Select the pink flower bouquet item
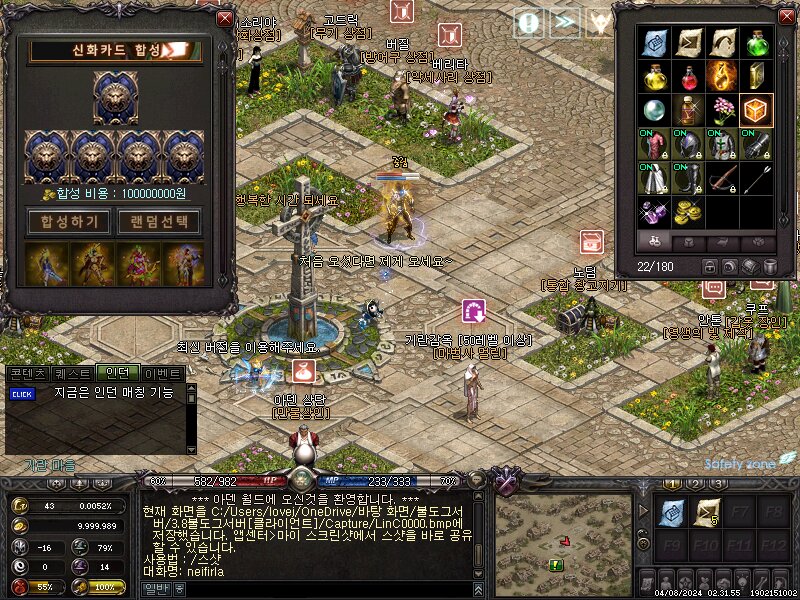800x600 pixels. 722,110
